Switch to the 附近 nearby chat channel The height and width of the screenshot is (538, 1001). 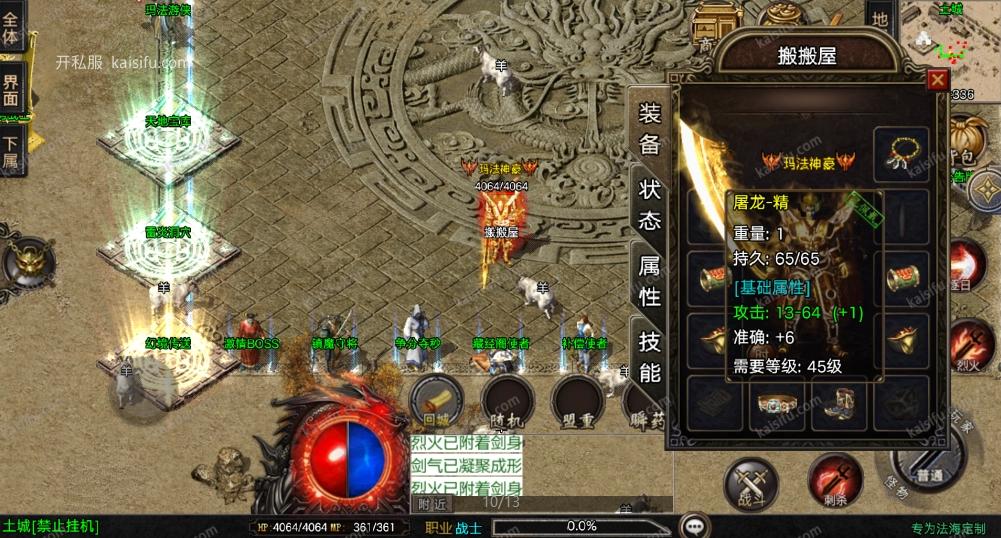[432, 504]
